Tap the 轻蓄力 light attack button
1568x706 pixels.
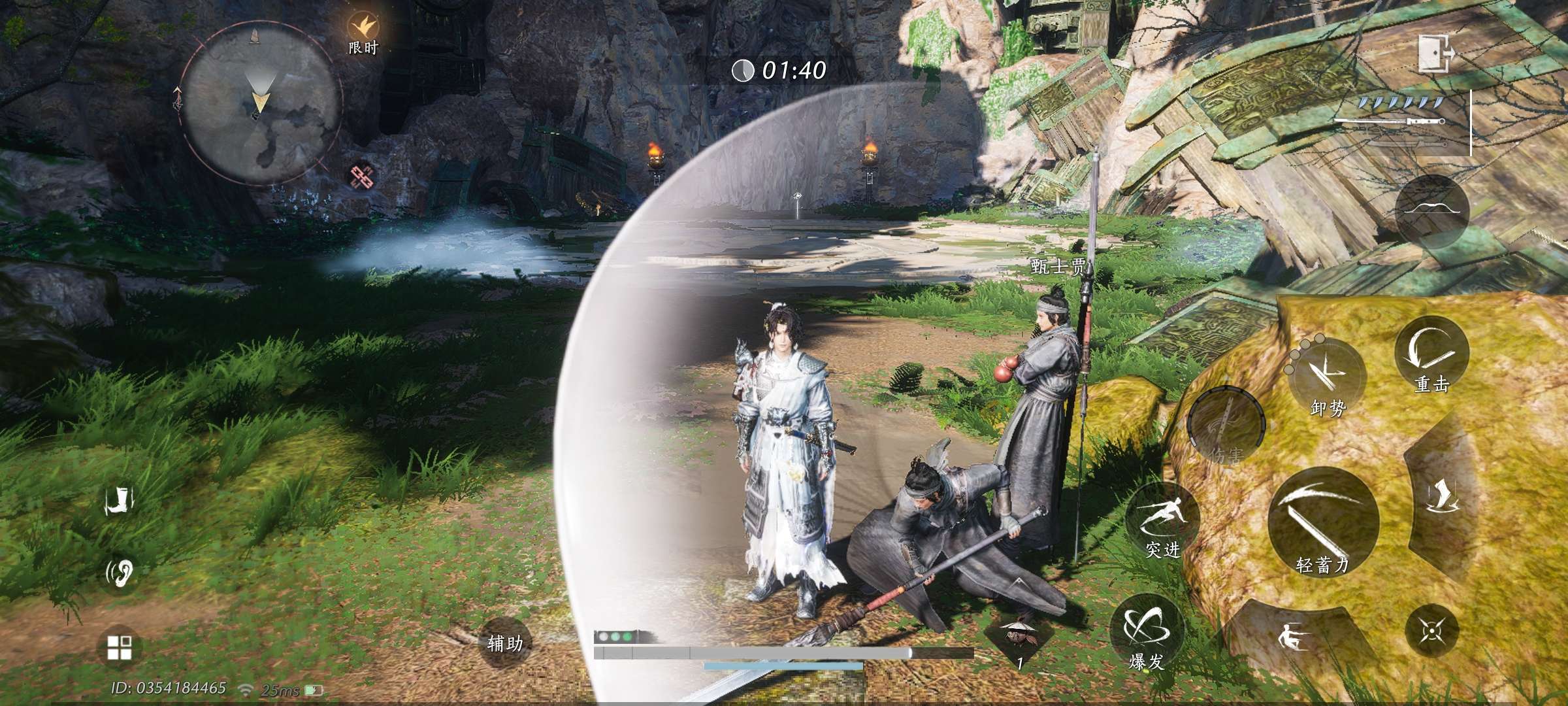(1322, 524)
